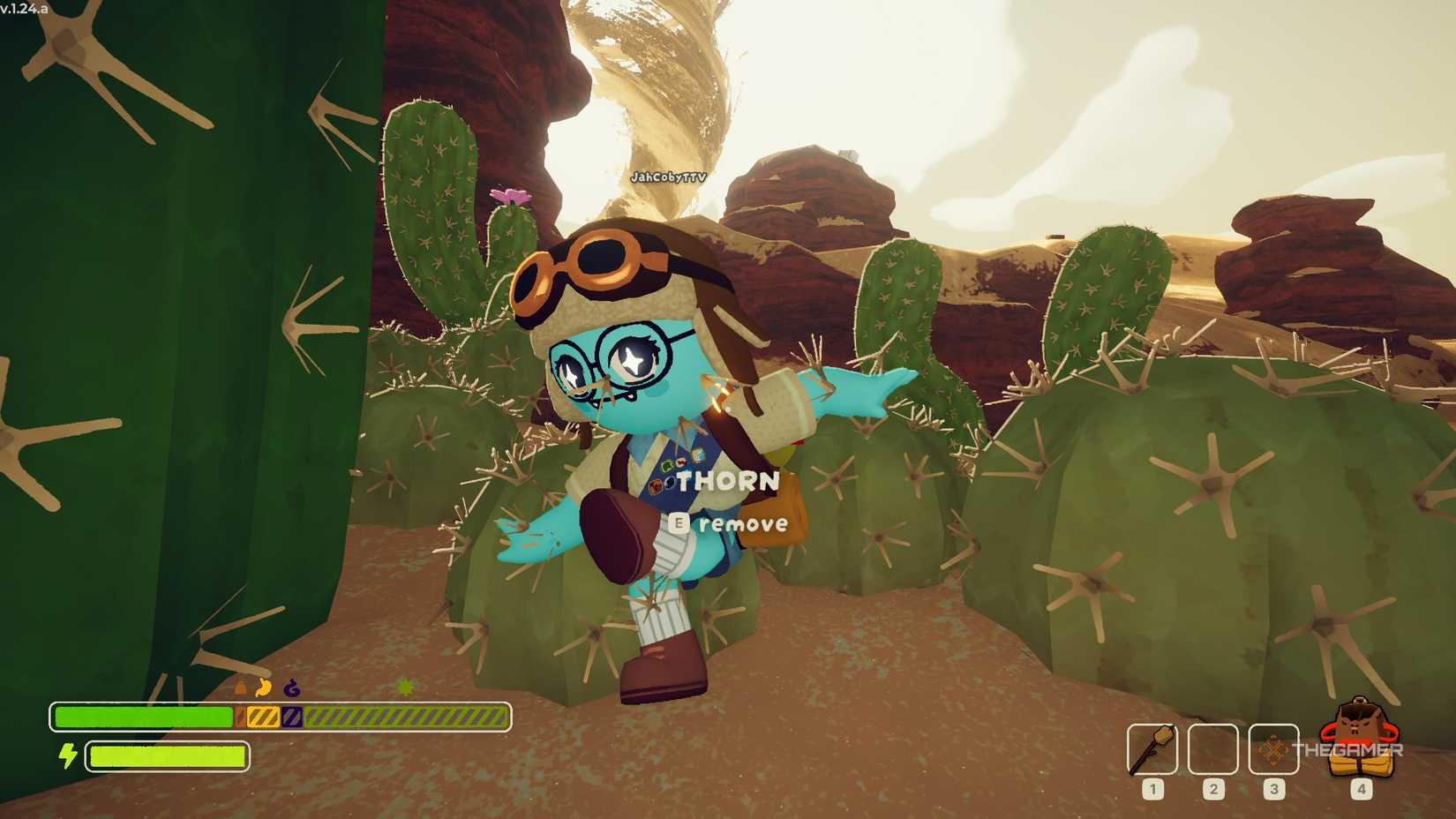
Task: Click the orange weight icon above the health bar
Action: tap(239, 687)
